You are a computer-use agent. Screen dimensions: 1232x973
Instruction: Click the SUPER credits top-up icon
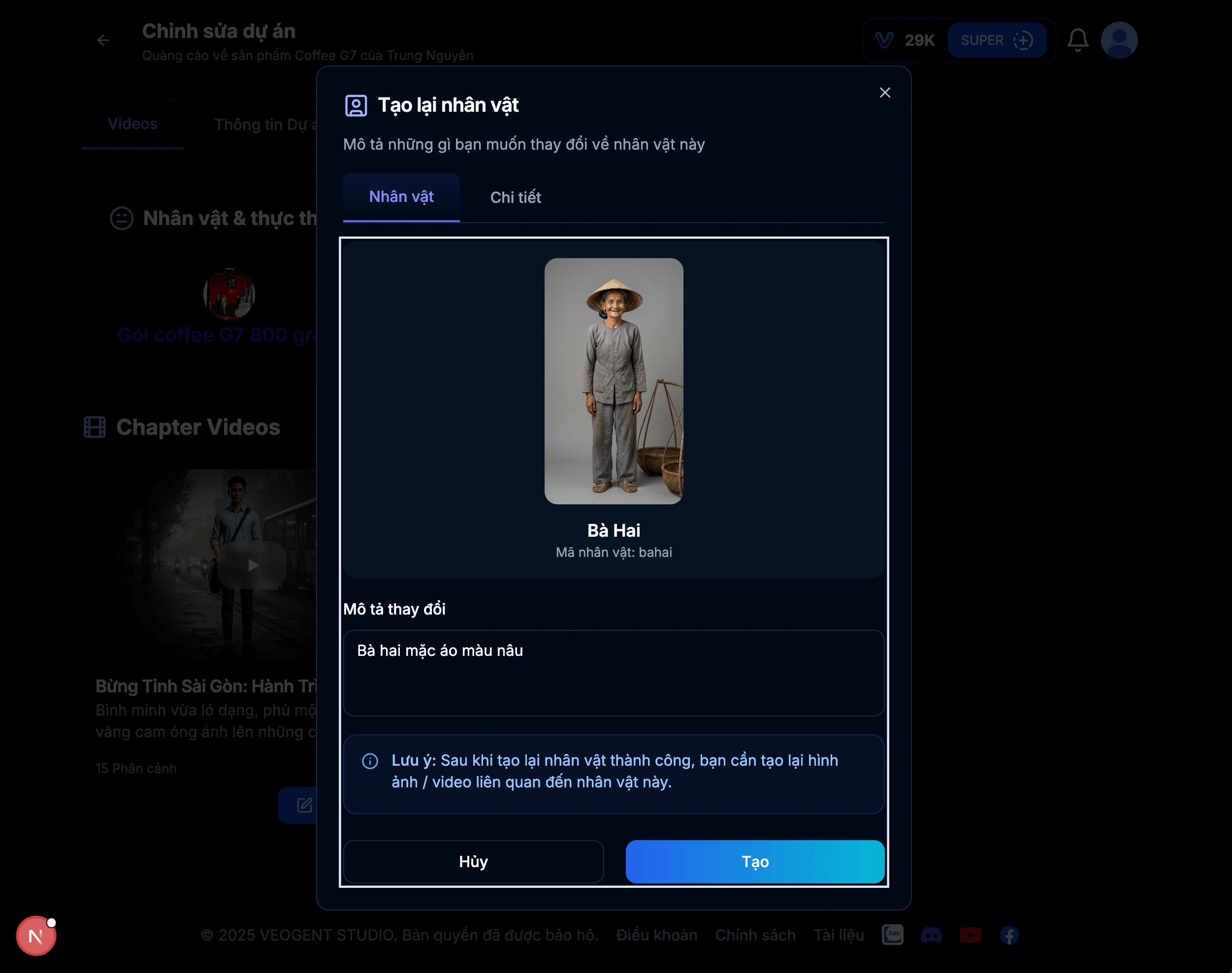point(1024,40)
